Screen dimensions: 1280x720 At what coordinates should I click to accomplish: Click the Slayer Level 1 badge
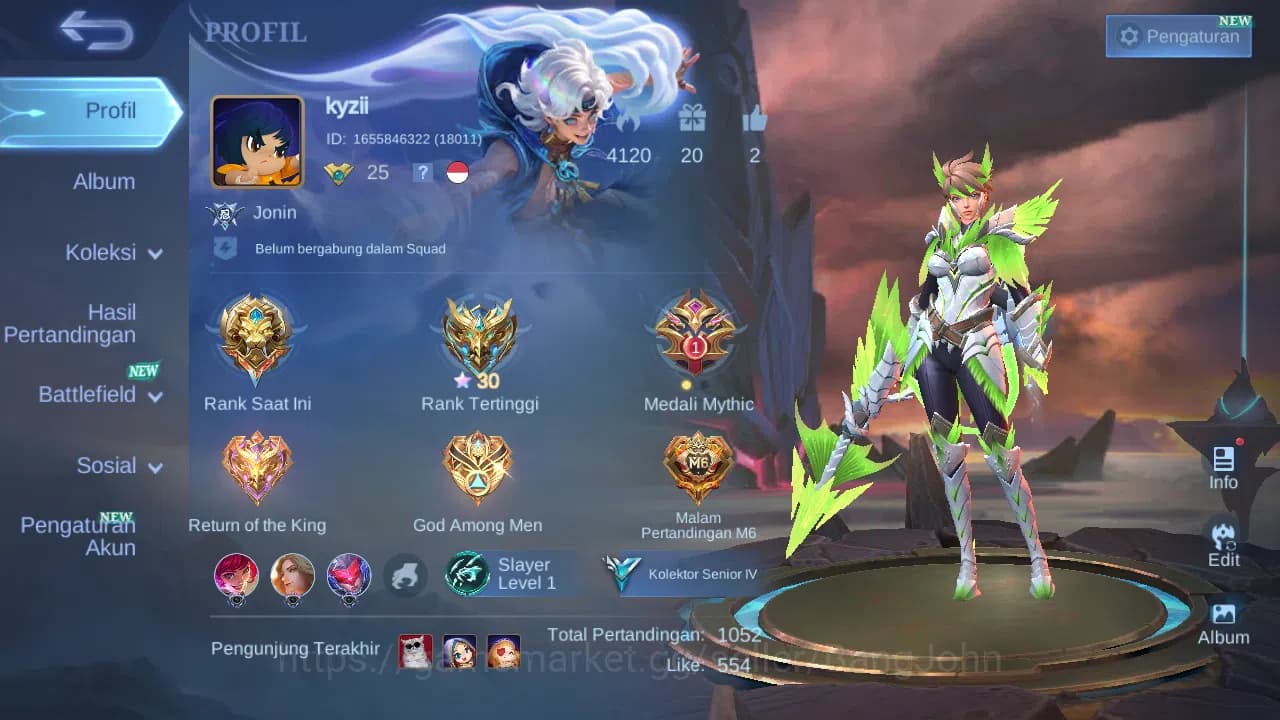[512, 573]
